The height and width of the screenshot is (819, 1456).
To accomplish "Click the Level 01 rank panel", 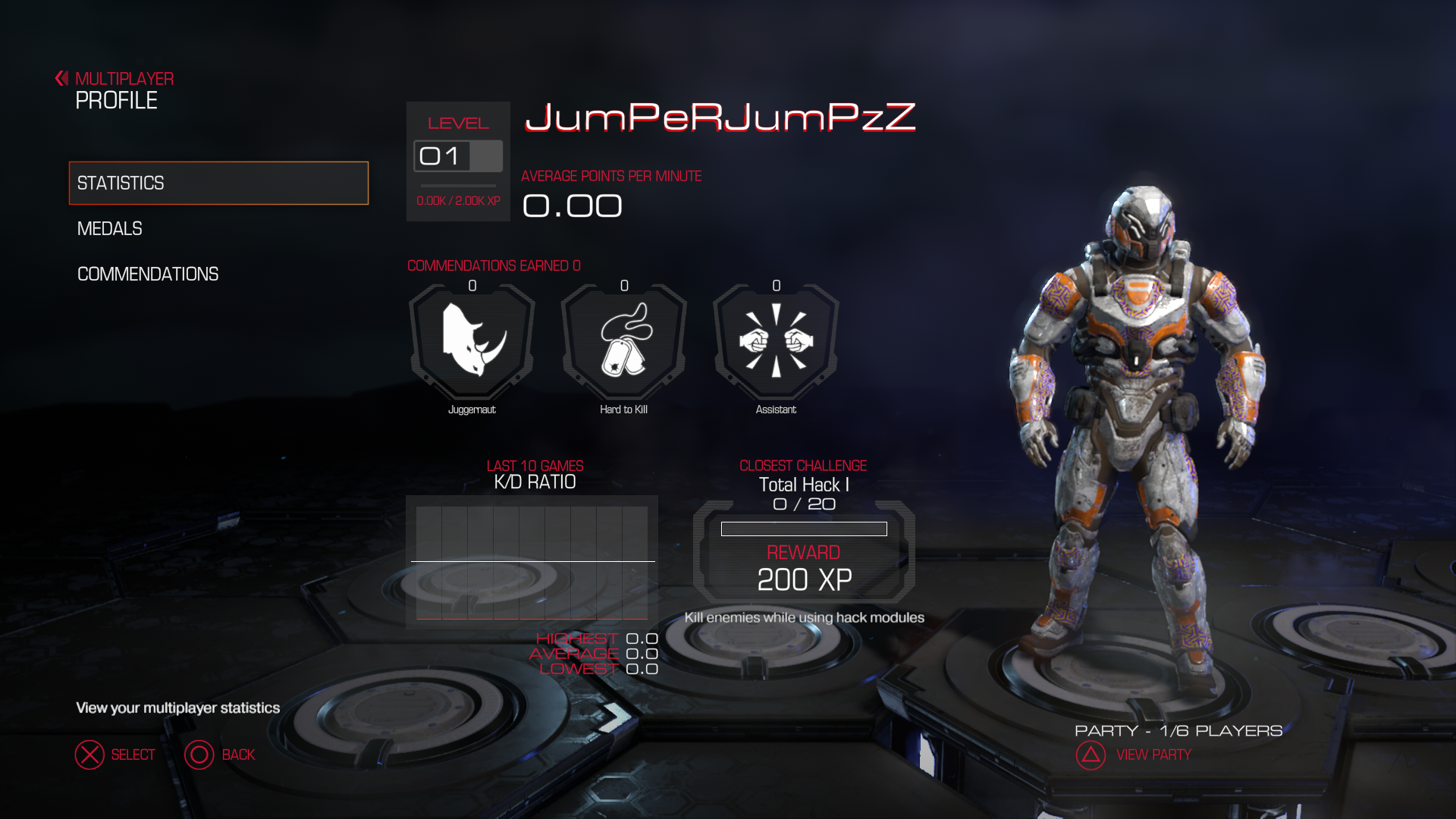I will point(458,161).
